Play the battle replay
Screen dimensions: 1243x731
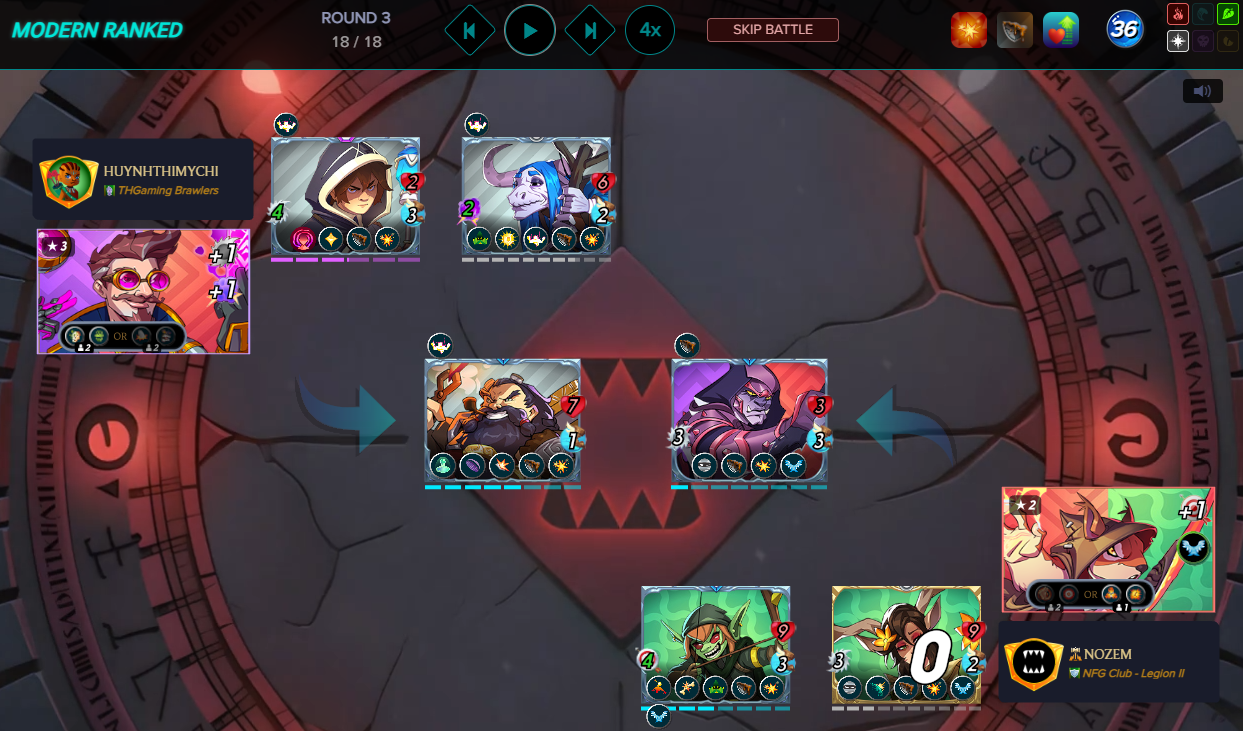click(530, 30)
